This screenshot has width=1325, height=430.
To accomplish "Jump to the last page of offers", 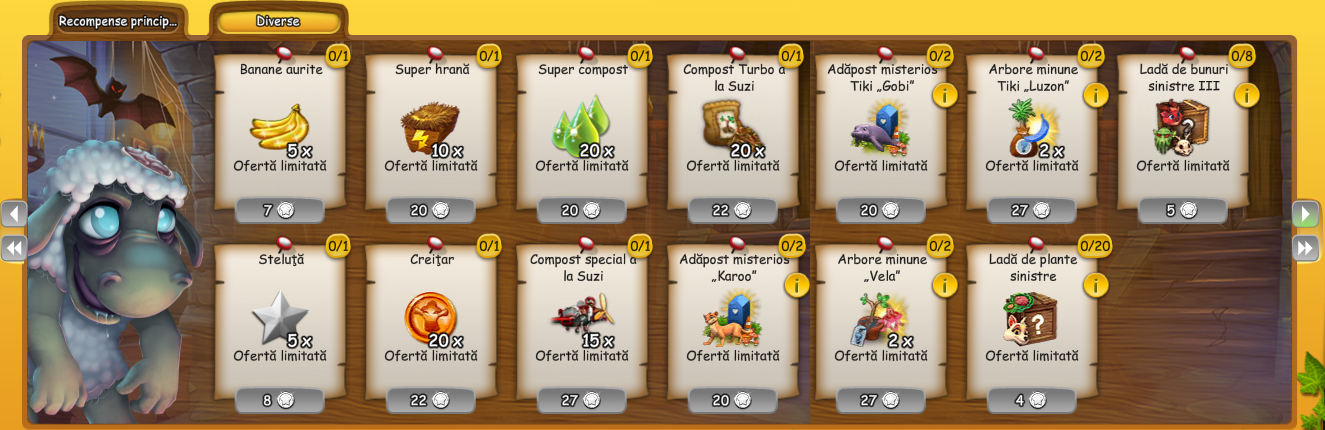I will point(1305,248).
